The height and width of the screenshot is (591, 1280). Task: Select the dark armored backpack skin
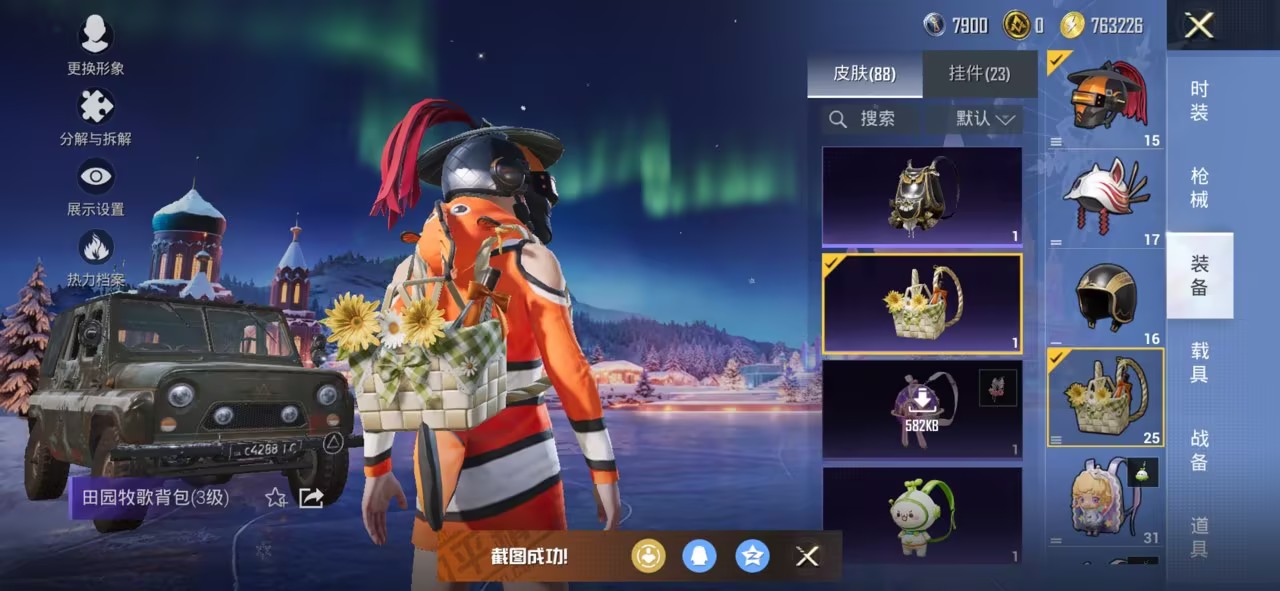point(922,197)
